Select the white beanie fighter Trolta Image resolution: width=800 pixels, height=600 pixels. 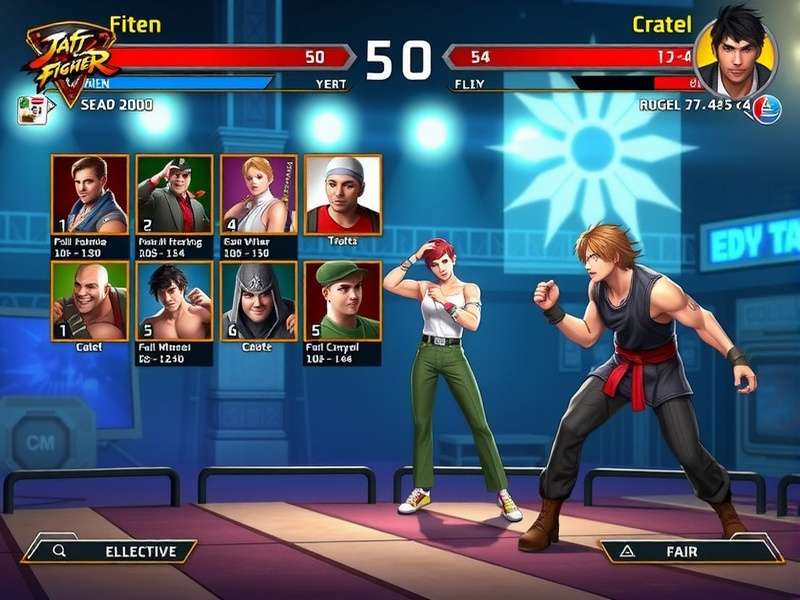point(342,194)
